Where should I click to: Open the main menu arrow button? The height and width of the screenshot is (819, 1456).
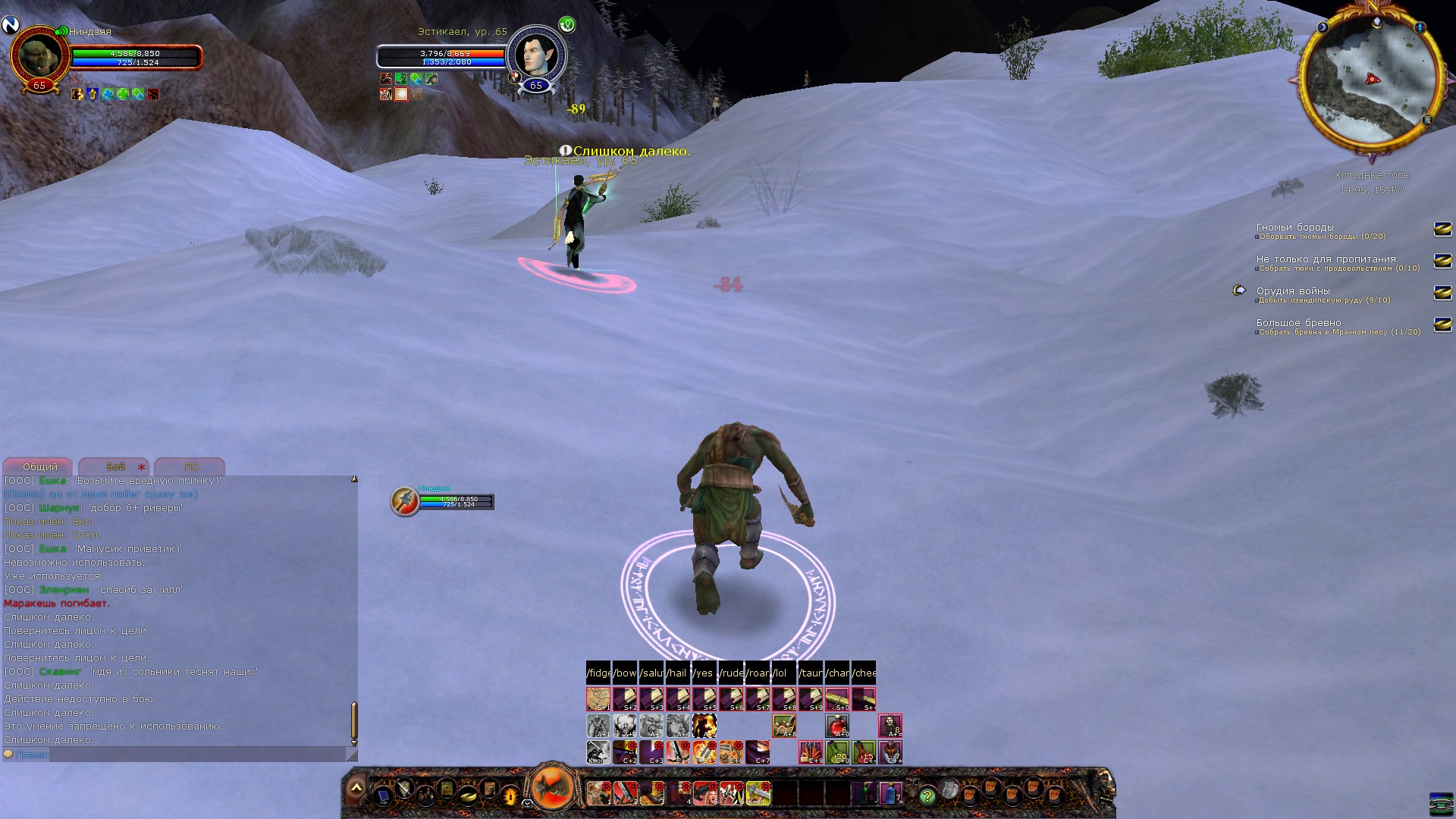coord(356,789)
